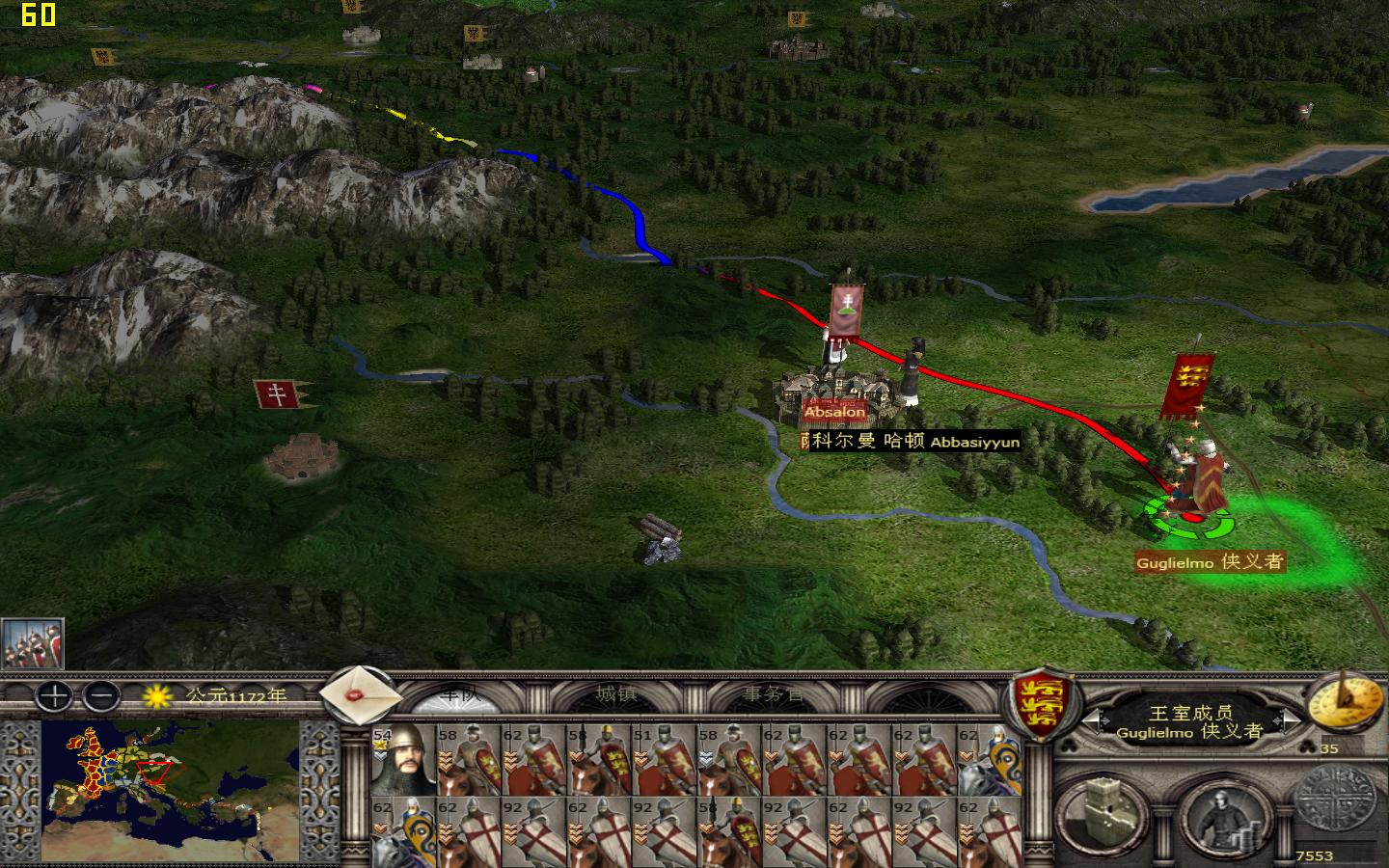
Task: Click the zoom-in plus magnifier button
Action: pyautogui.click(x=53, y=696)
